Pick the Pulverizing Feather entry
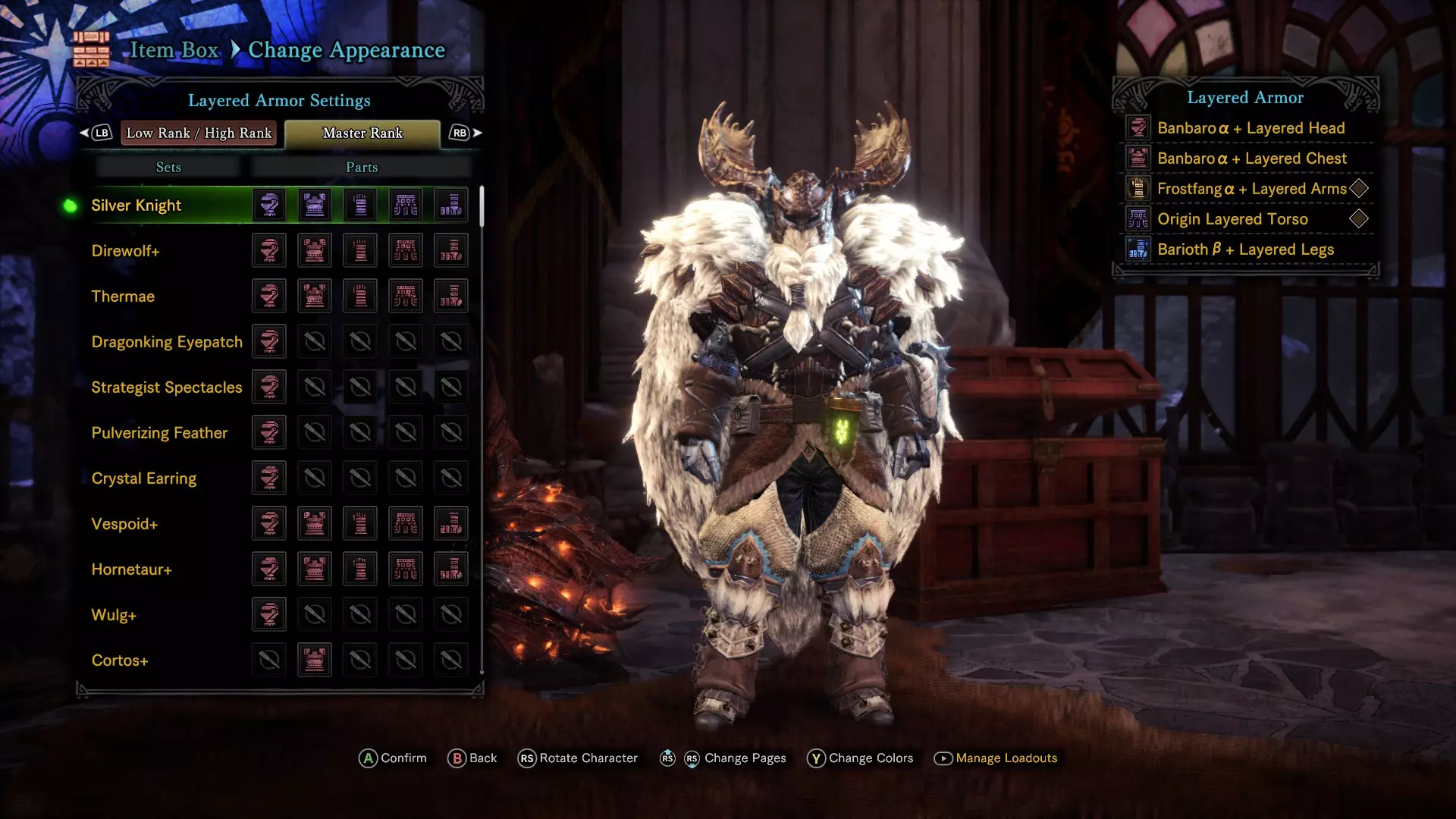Screen dimensions: 1456x819 click(159, 433)
